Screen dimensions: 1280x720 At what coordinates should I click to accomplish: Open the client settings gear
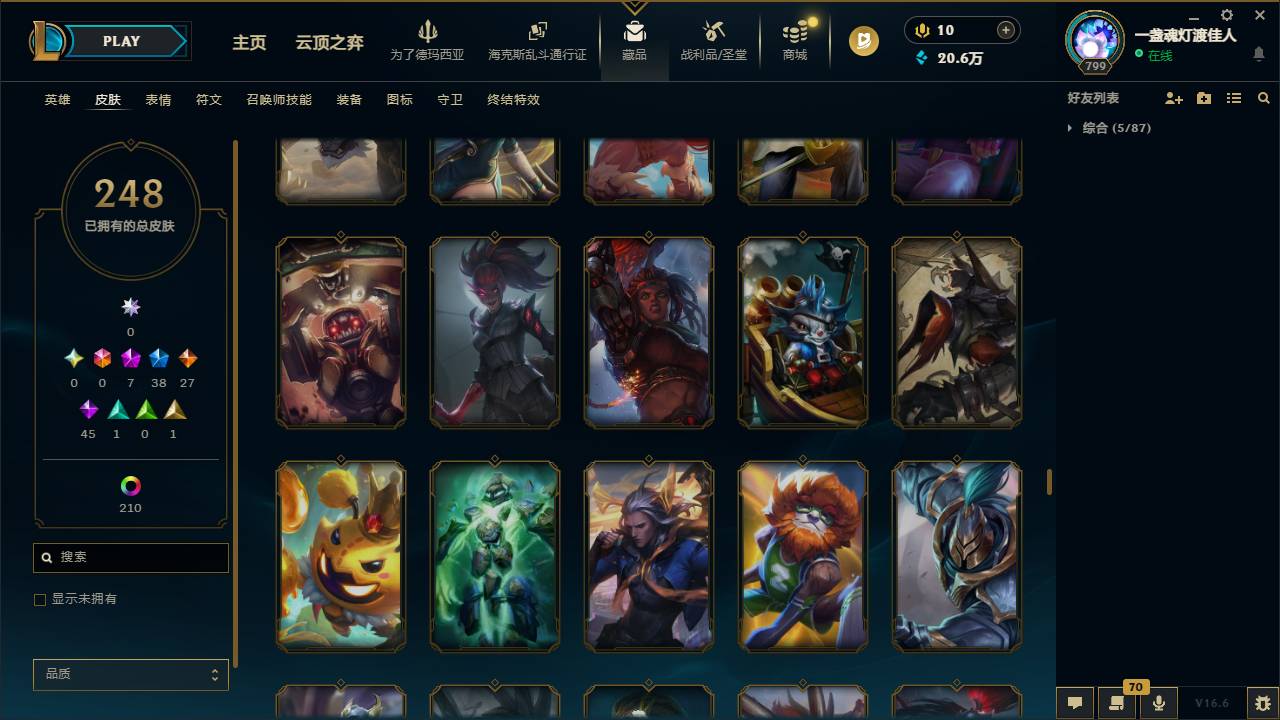1226,16
